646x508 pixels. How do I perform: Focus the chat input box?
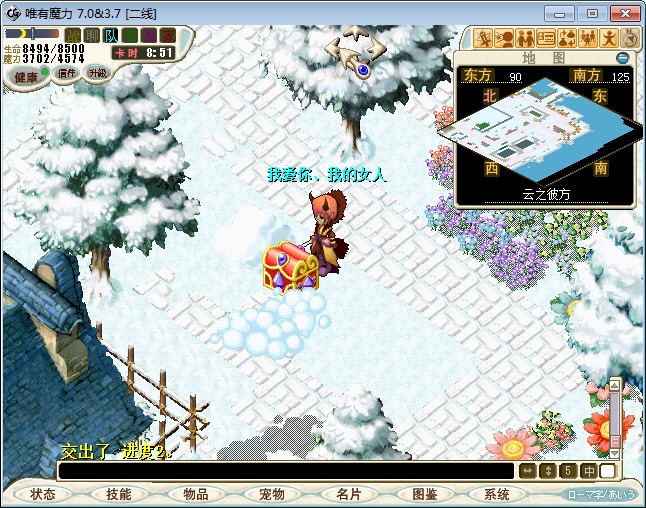[x=285, y=470]
